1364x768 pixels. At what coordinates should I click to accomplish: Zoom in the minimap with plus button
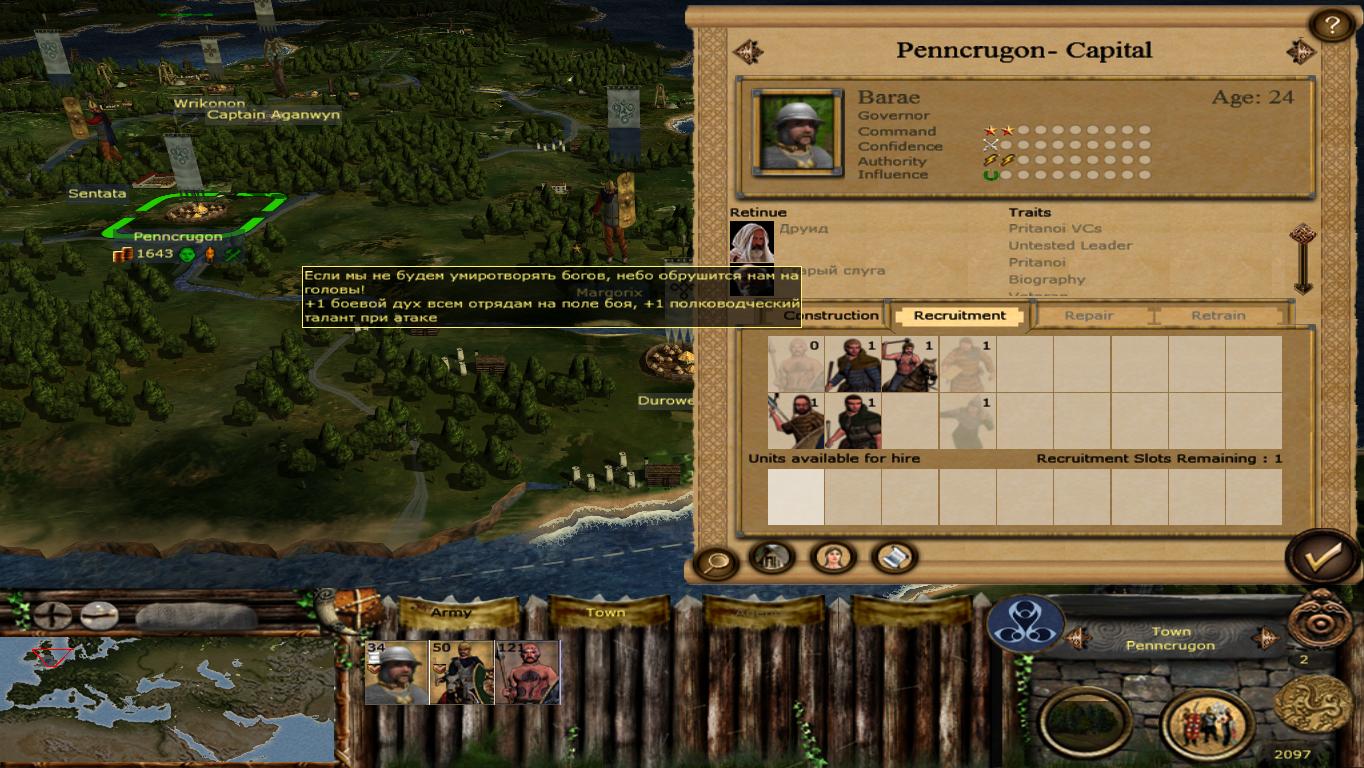pyautogui.click(x=52, y=615)
